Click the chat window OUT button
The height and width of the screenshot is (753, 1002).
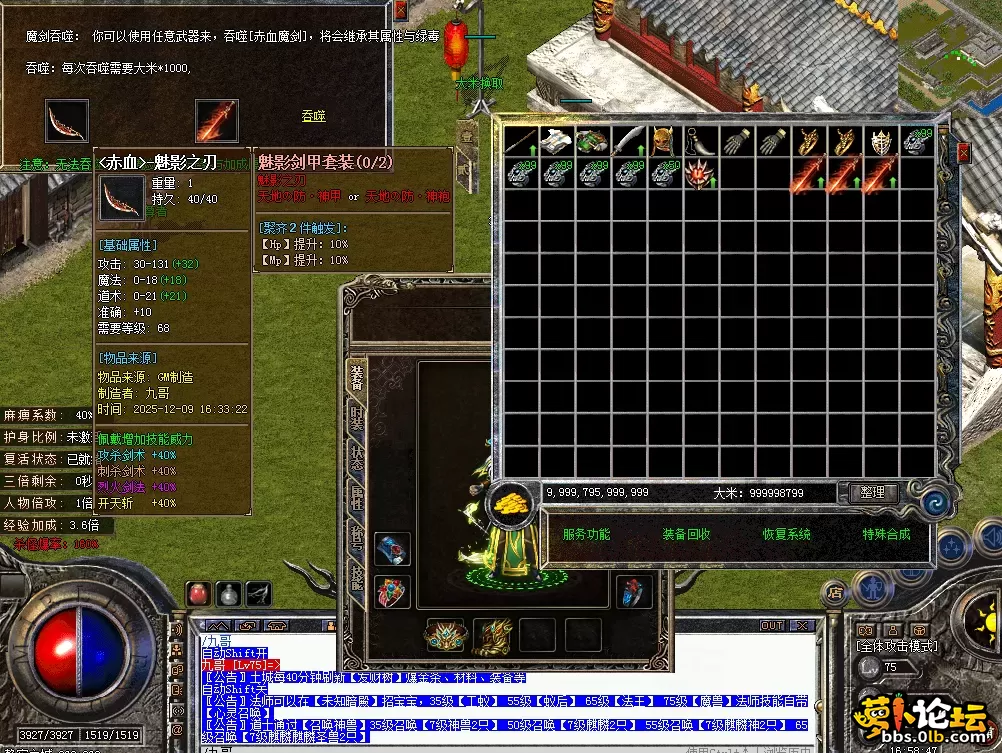point(771,626)
